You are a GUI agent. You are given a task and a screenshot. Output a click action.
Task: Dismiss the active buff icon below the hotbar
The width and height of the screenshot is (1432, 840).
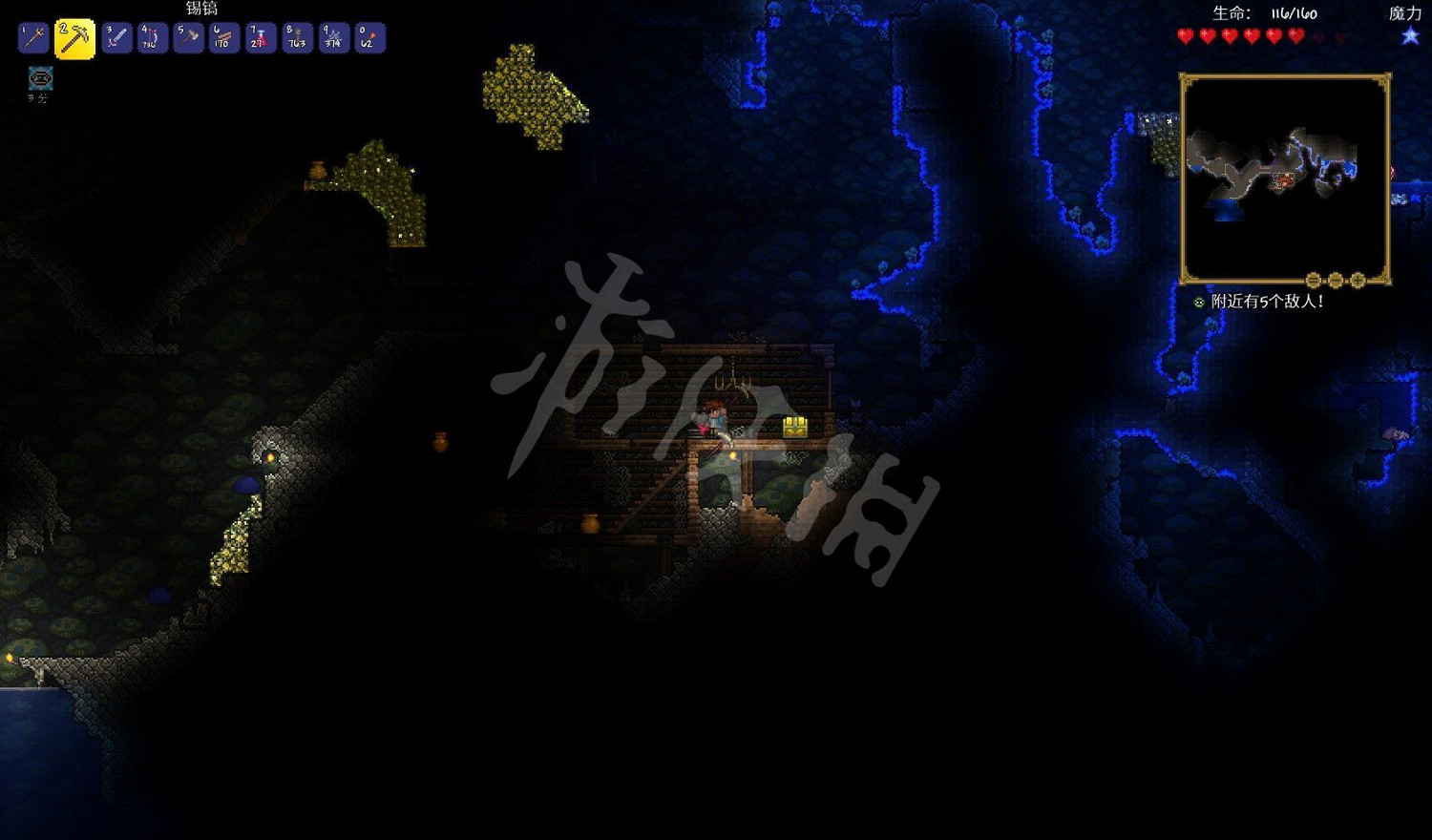[x=38, y=80]
